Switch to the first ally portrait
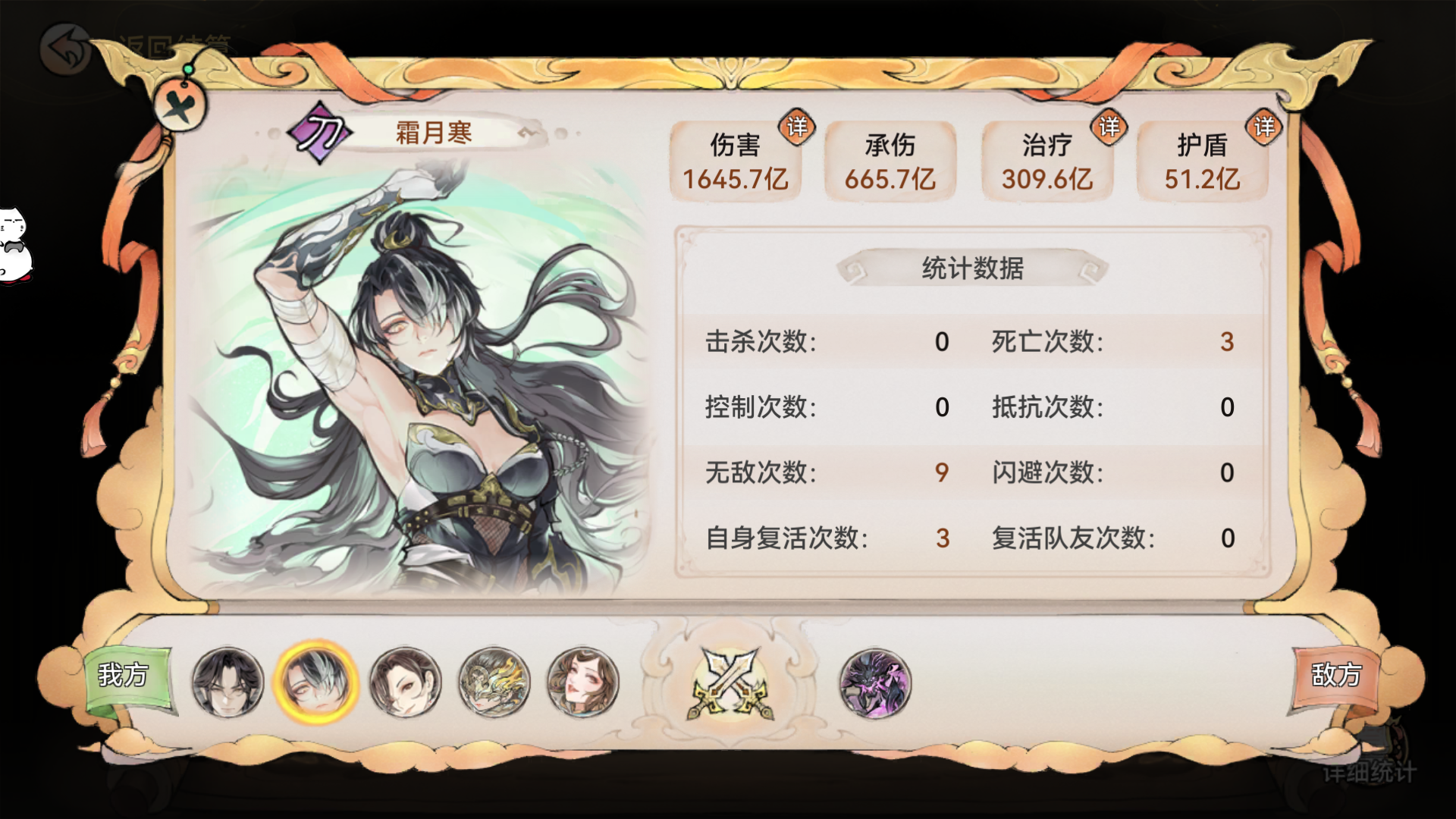 click(229, 682)
